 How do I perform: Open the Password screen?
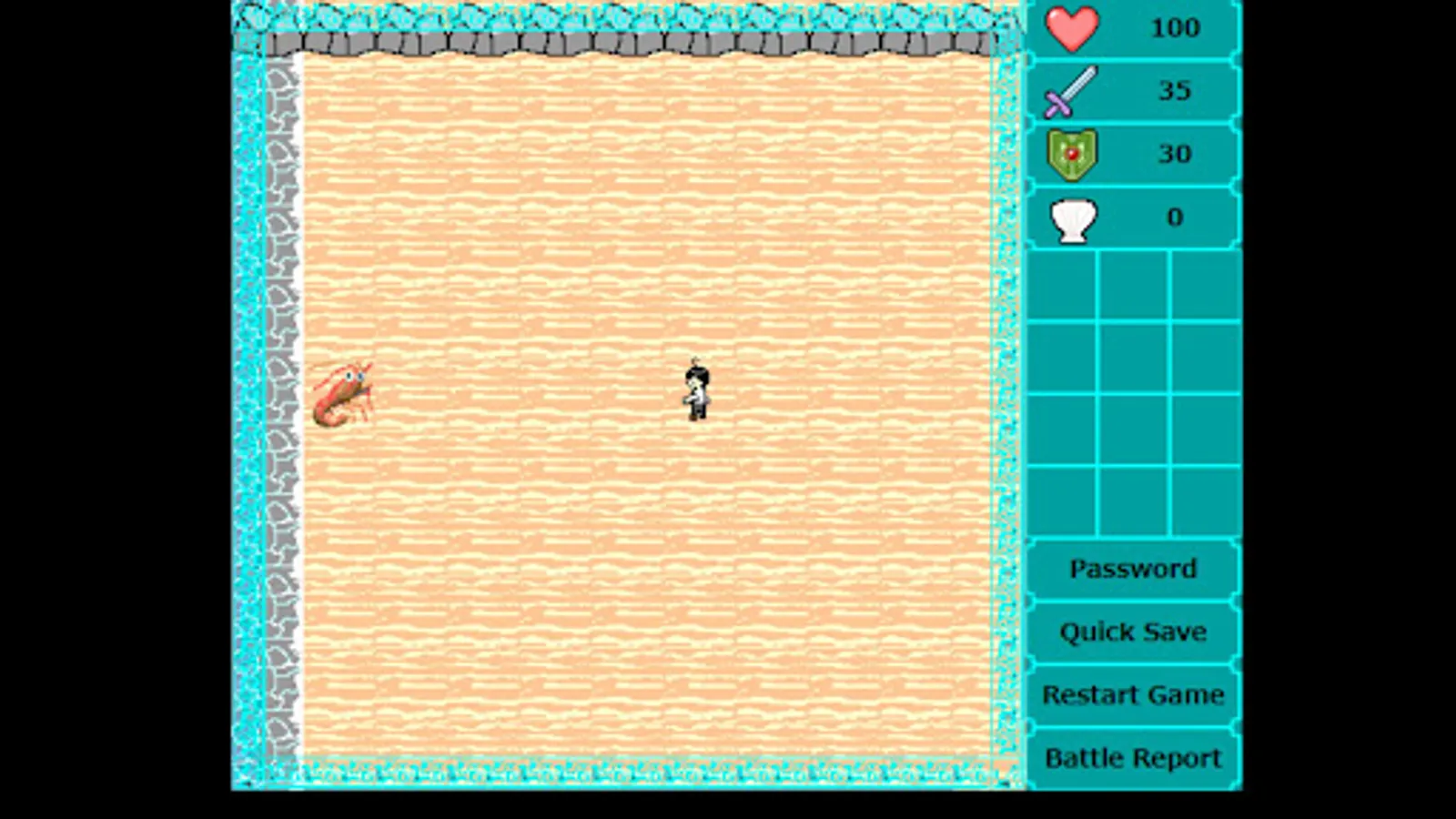(x=1133, y=569)
